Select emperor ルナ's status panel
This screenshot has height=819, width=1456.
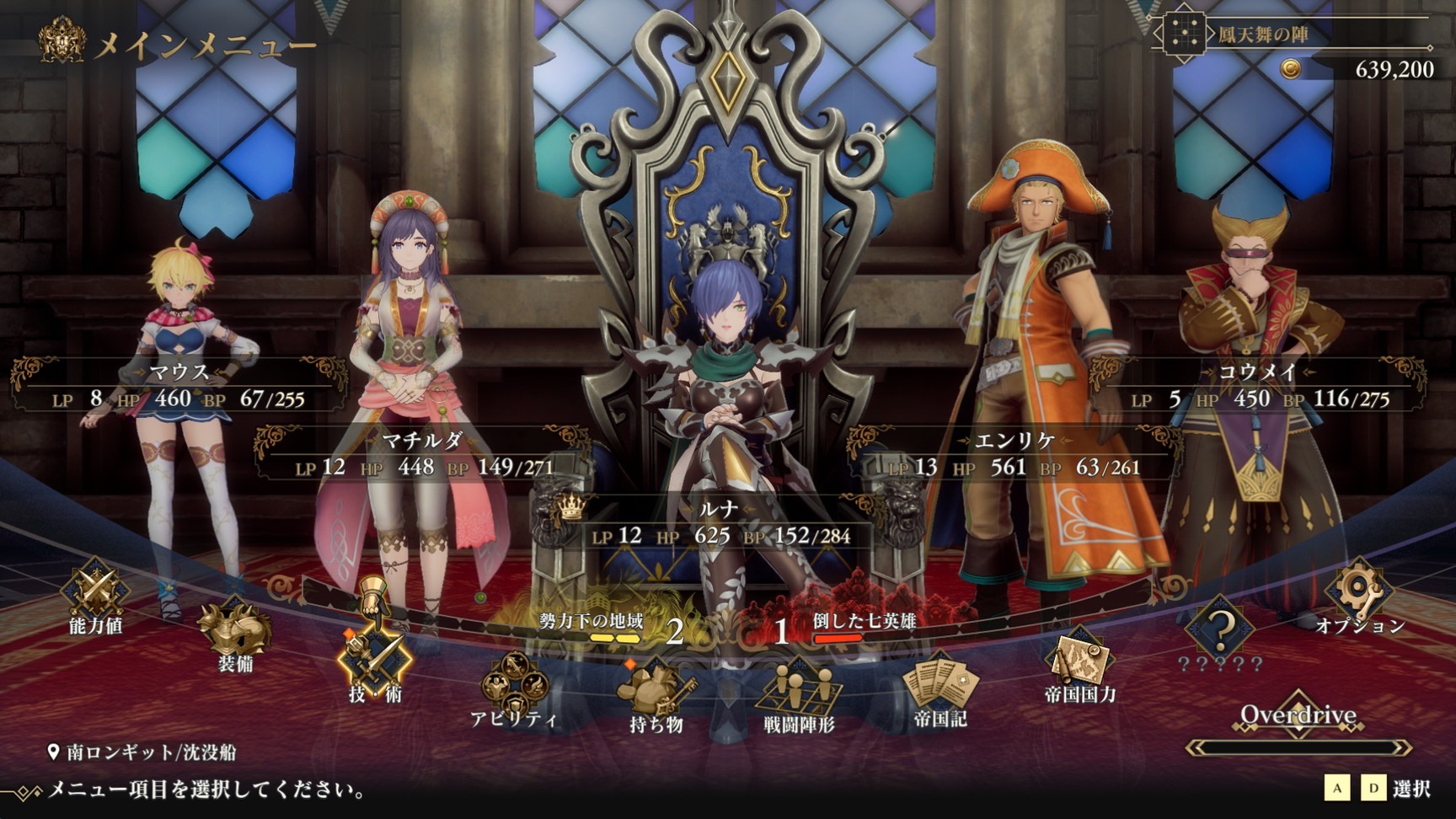pyautogui.click(x=719, y=524)
